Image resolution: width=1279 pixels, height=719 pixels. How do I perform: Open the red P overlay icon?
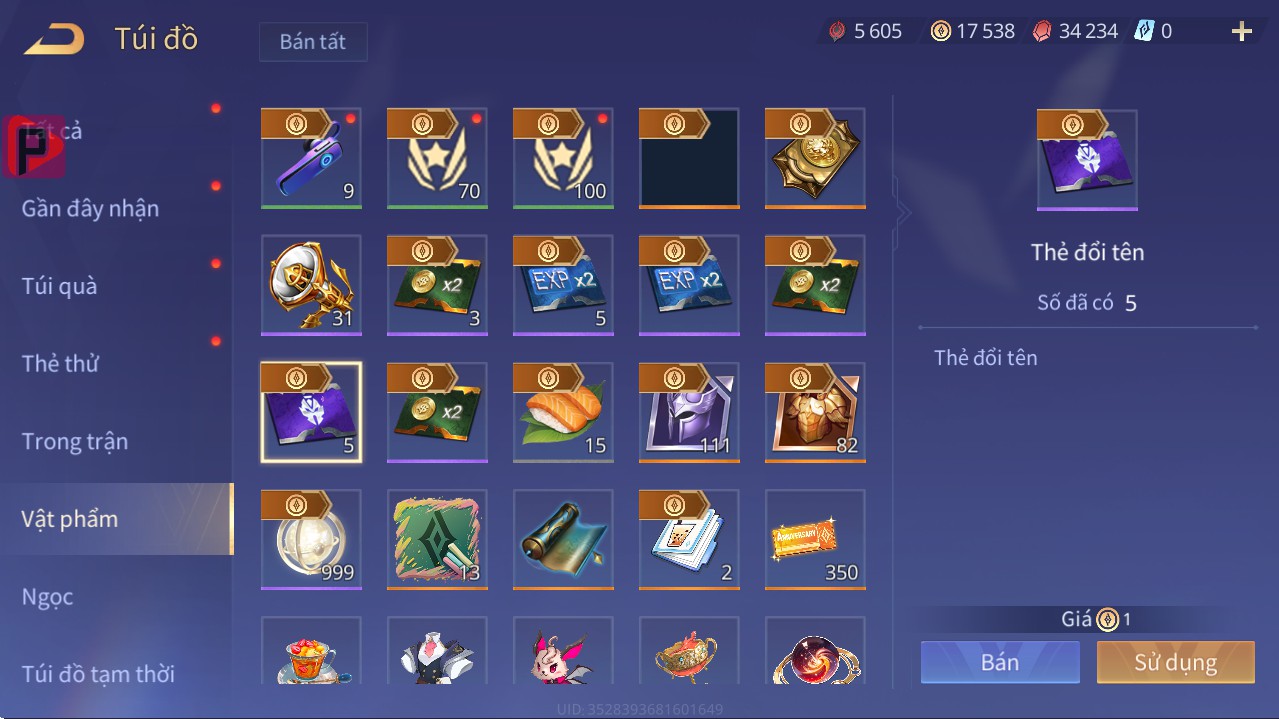pos(34,147)
